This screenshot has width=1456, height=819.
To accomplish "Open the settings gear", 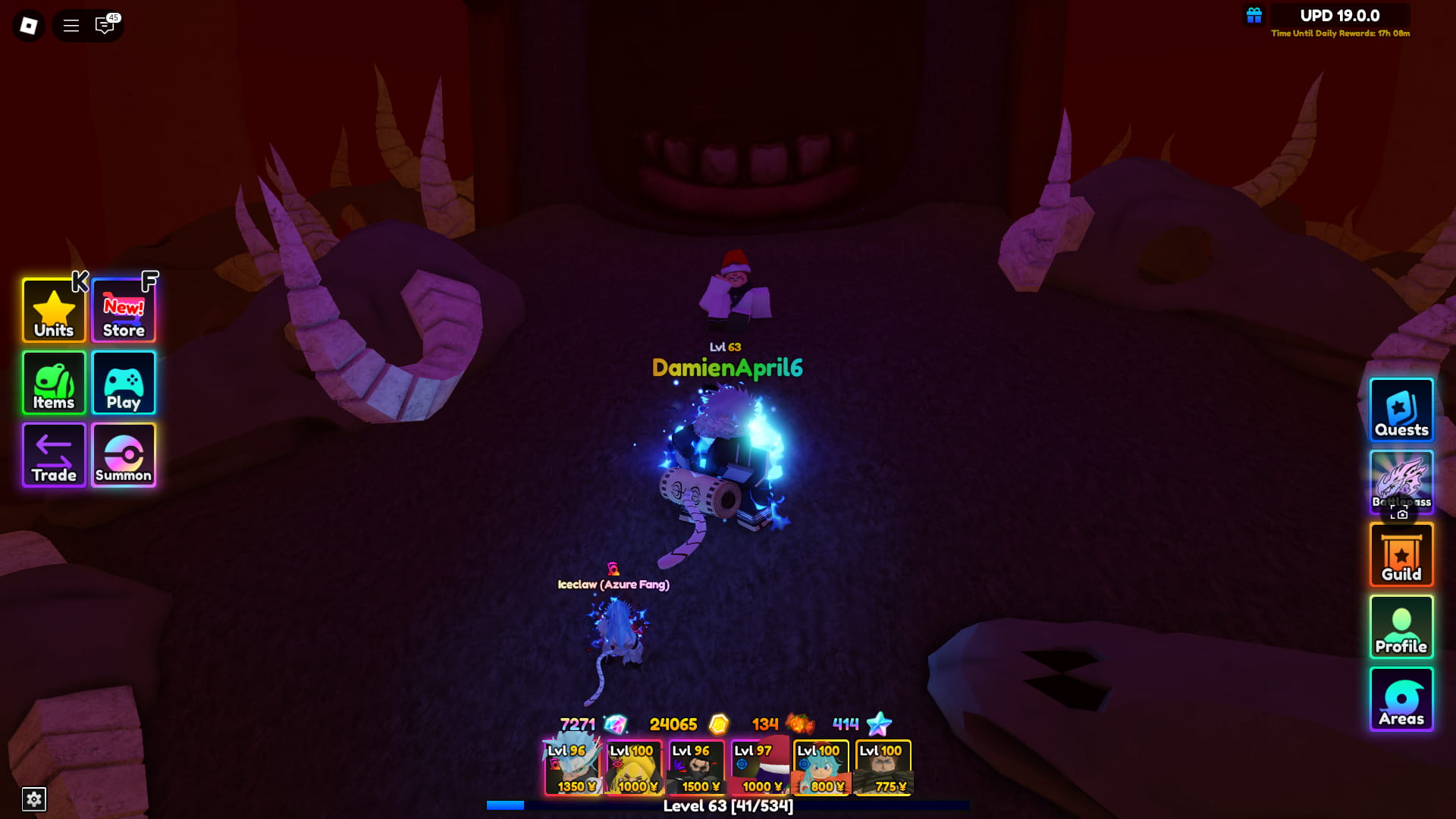I will [33, 799].
